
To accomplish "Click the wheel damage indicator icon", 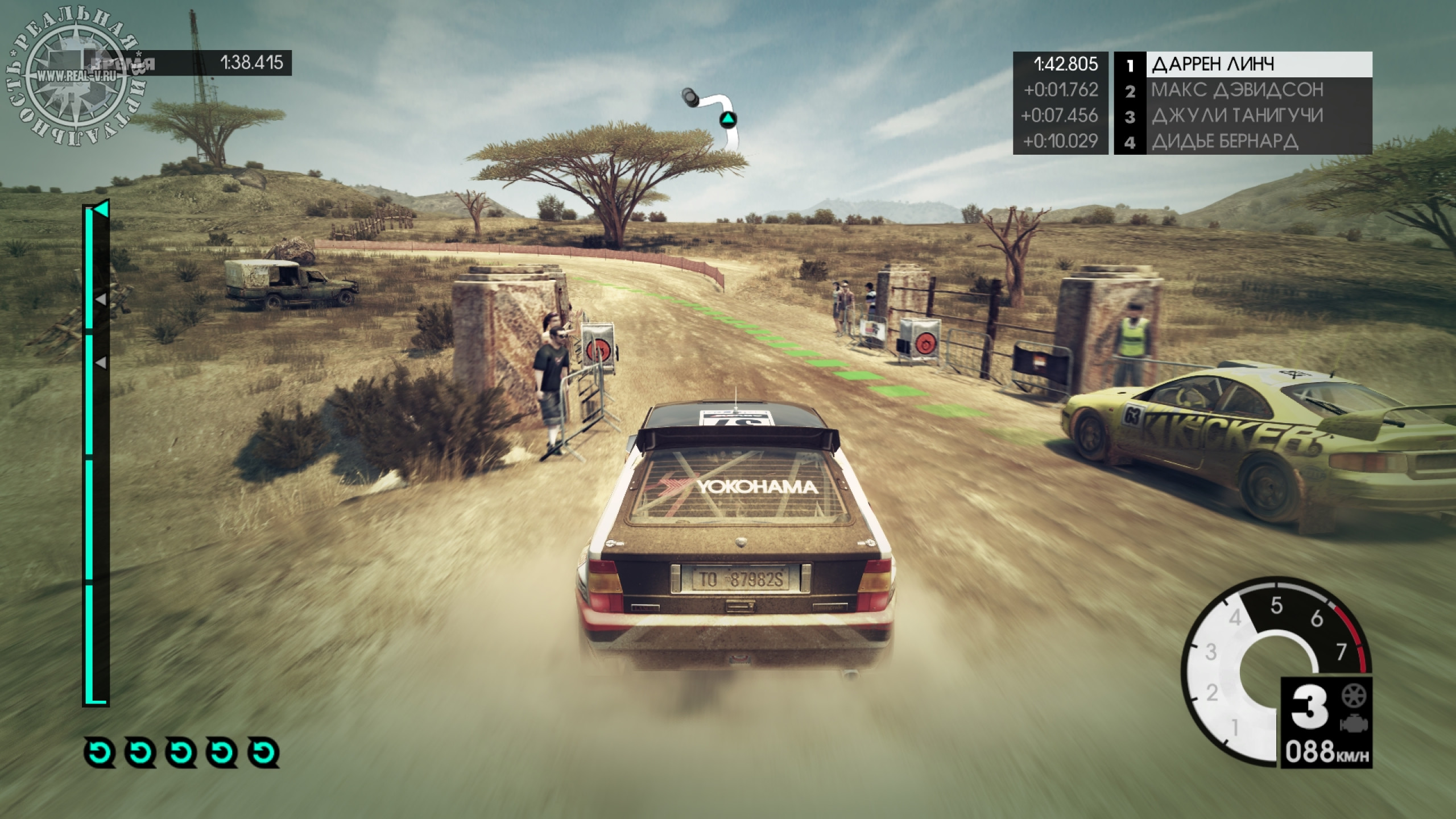I will pos(1353,696).
